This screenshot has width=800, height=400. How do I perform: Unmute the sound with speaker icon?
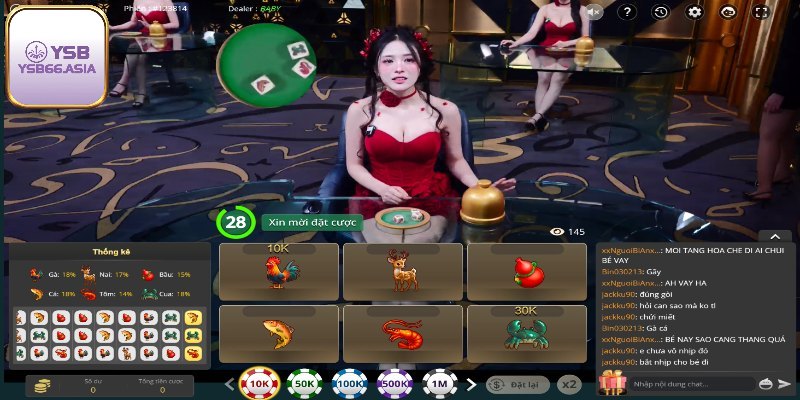pyautogui.click(x=594, y=12)
